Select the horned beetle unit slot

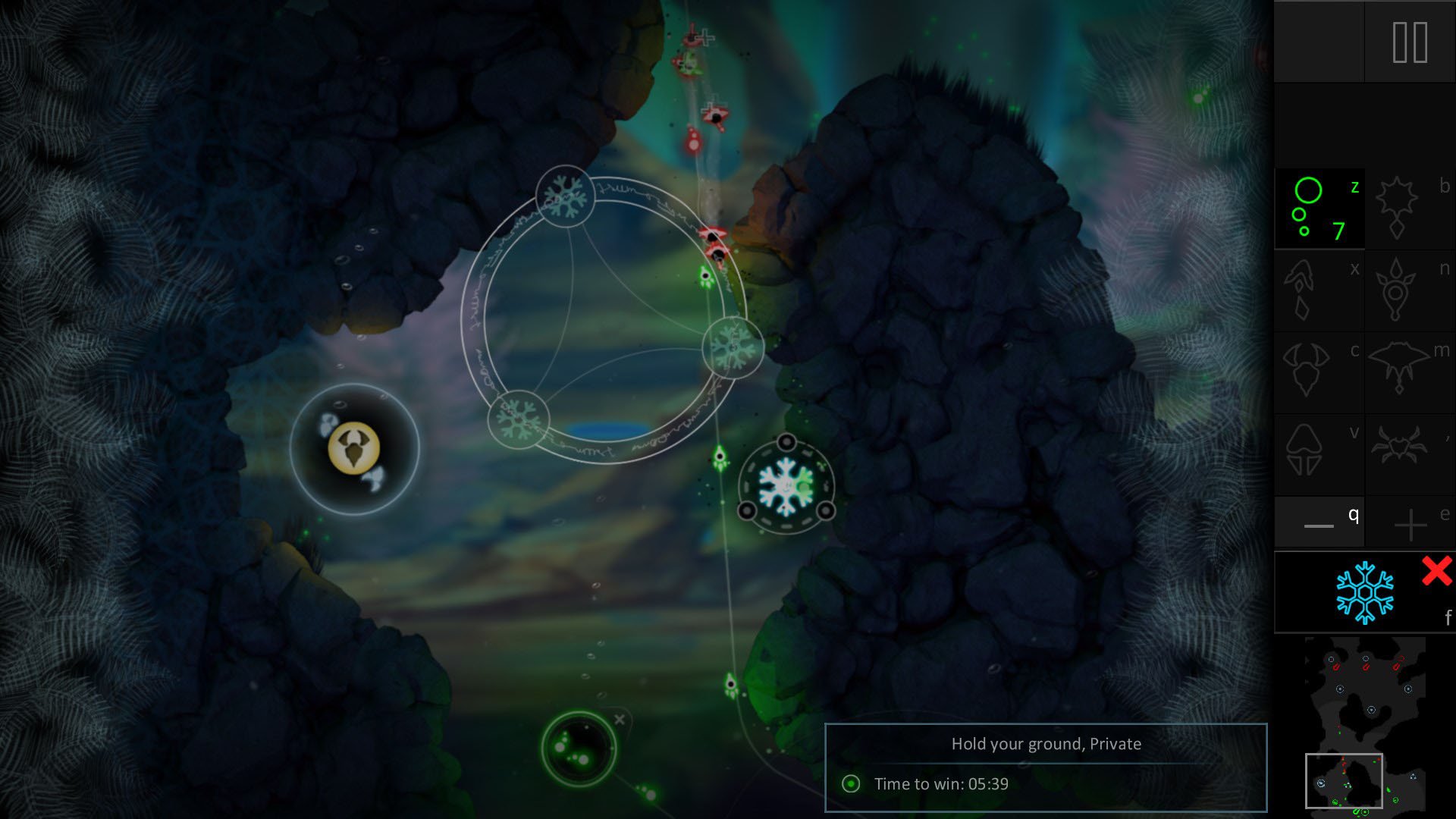1306,371
